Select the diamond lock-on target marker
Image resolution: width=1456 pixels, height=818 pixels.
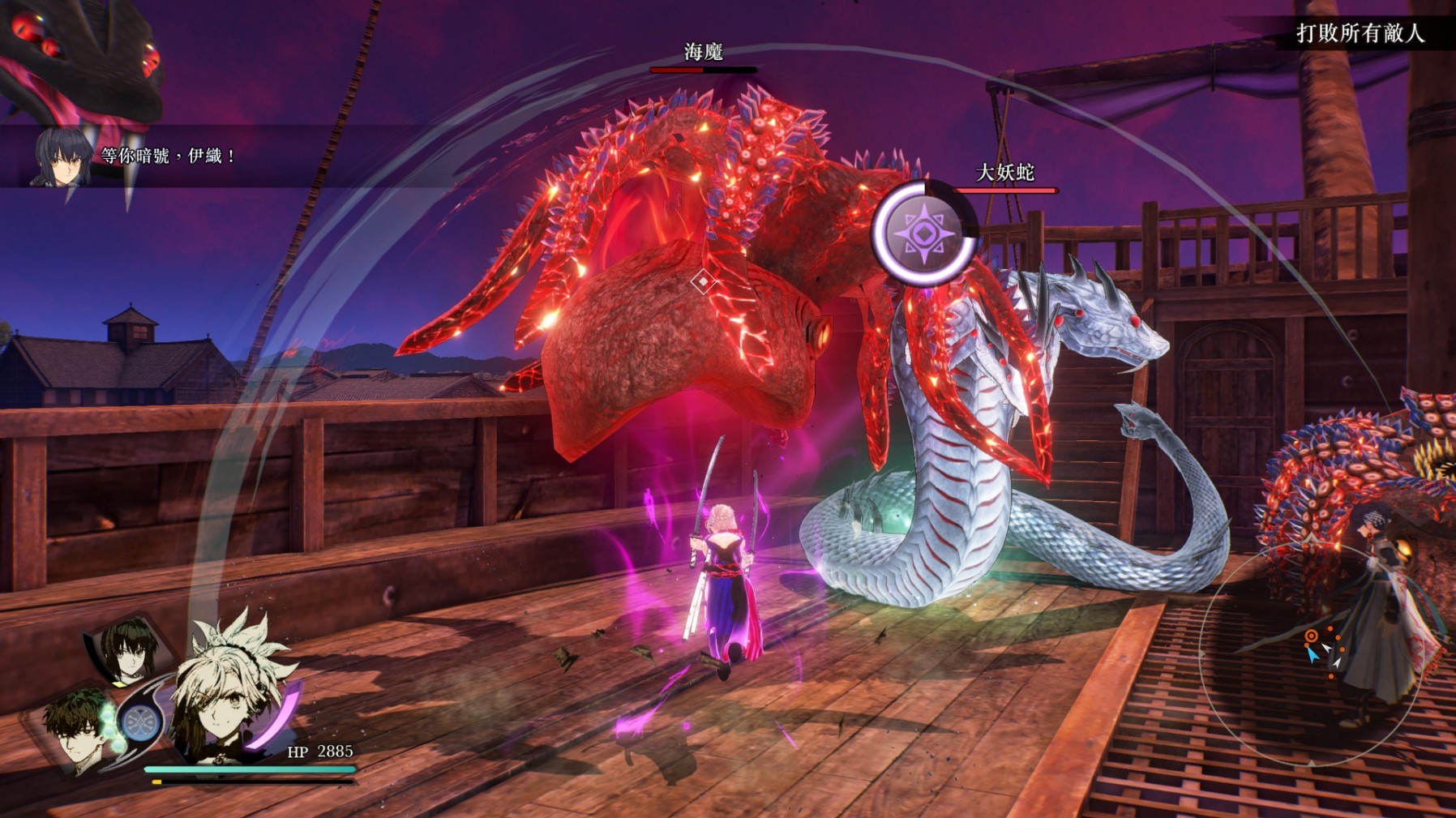(x=702, y=281)
